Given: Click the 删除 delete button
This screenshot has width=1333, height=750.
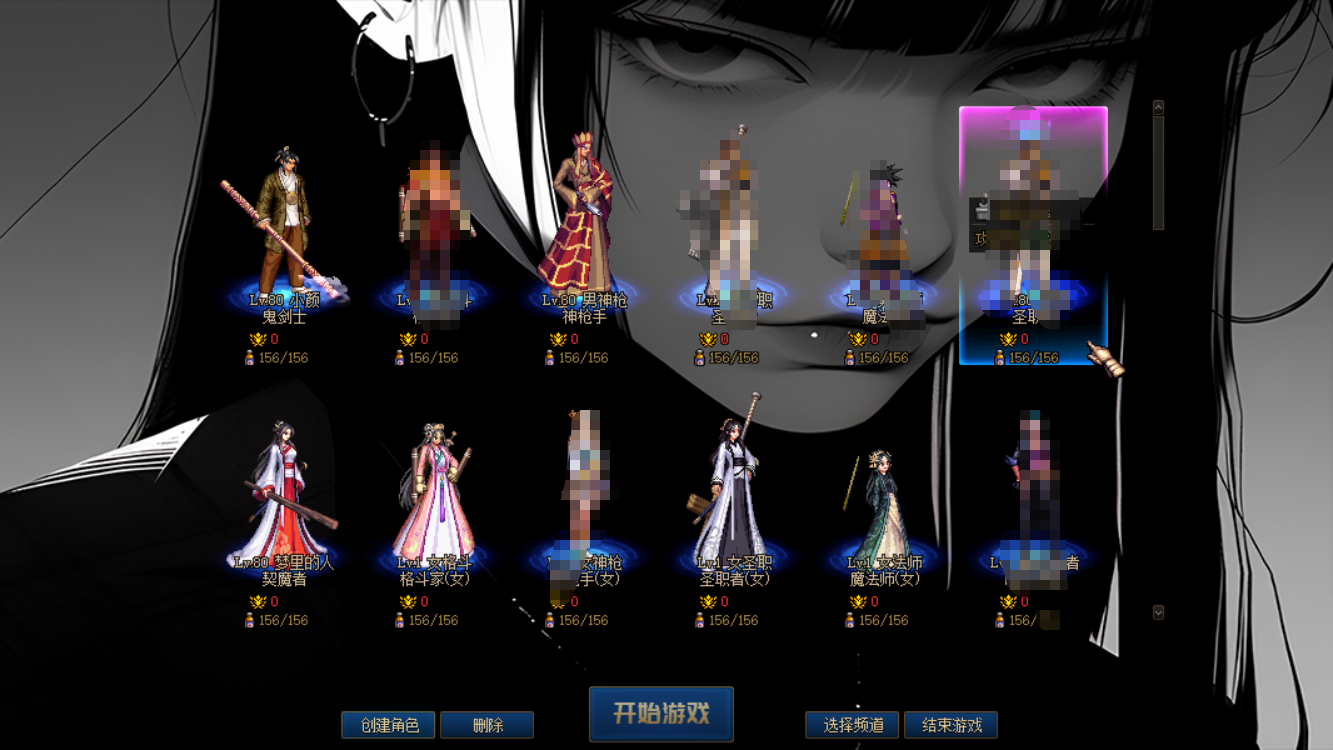Looking at the screenshot, I should coord(487,725).
